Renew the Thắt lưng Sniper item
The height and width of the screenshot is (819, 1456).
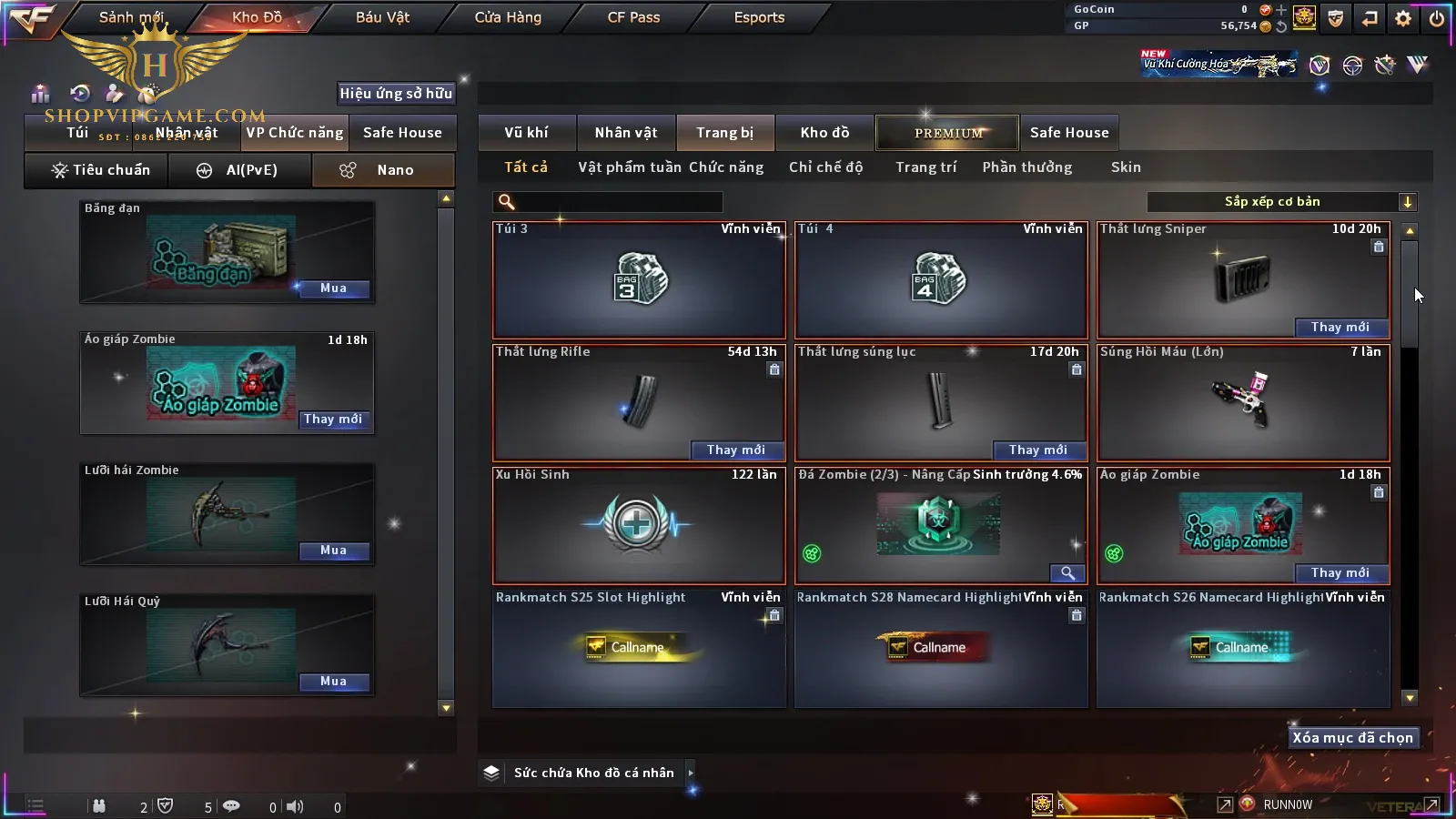pos(1340,328)
